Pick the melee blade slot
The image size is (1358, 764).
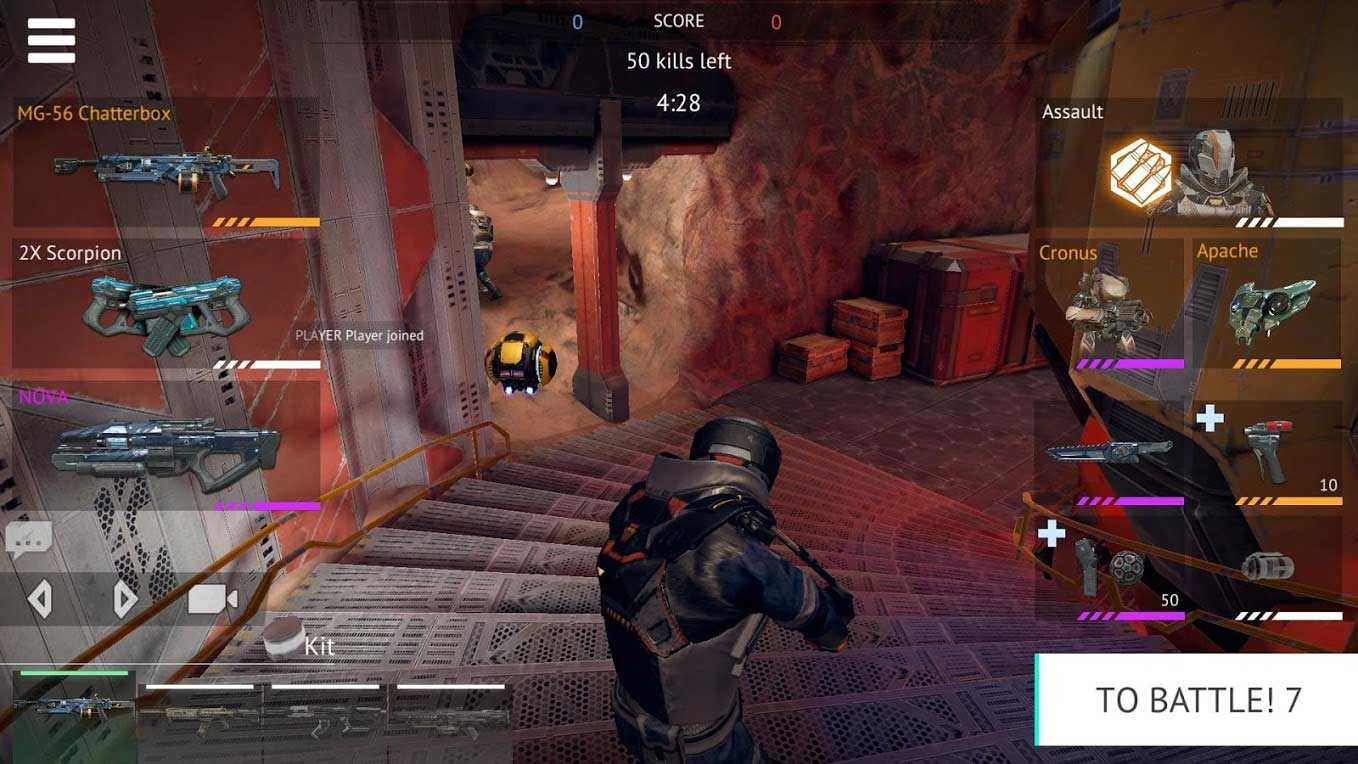(x=1108, y=453)
